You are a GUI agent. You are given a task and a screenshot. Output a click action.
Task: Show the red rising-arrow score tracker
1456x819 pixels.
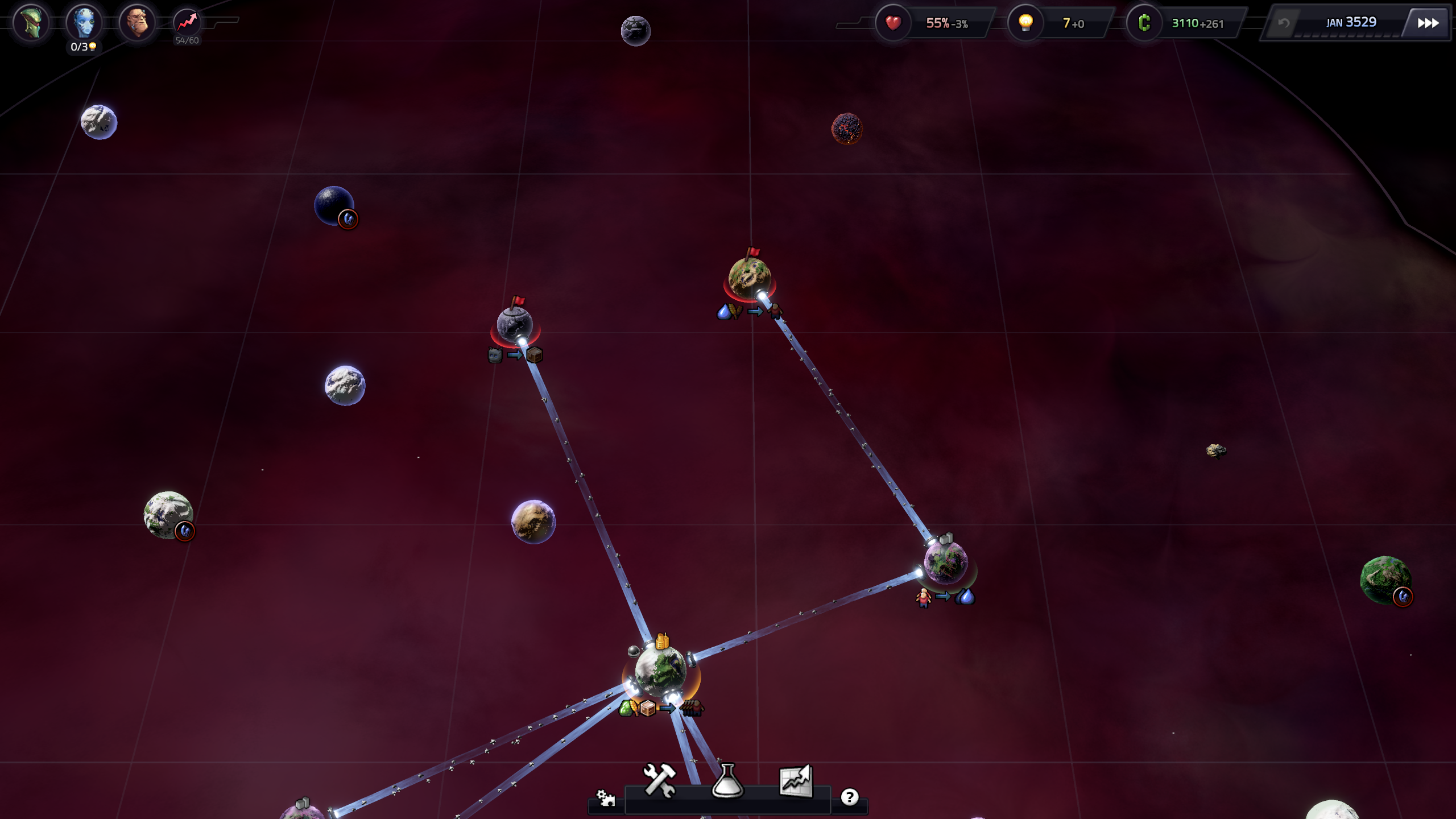pyautogui.click(x=187, y=23)
